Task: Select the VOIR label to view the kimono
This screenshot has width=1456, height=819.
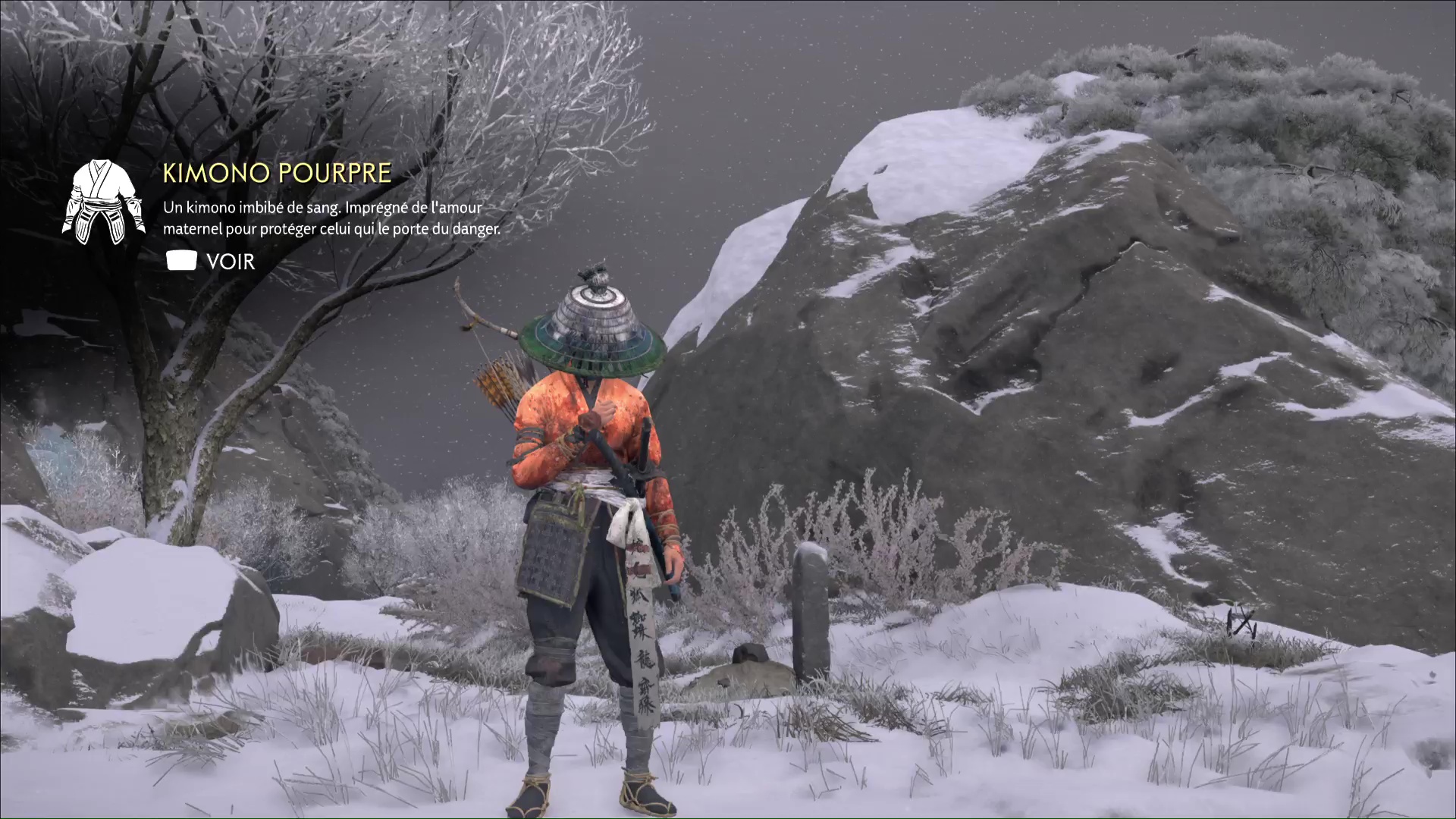Action: 230,262
